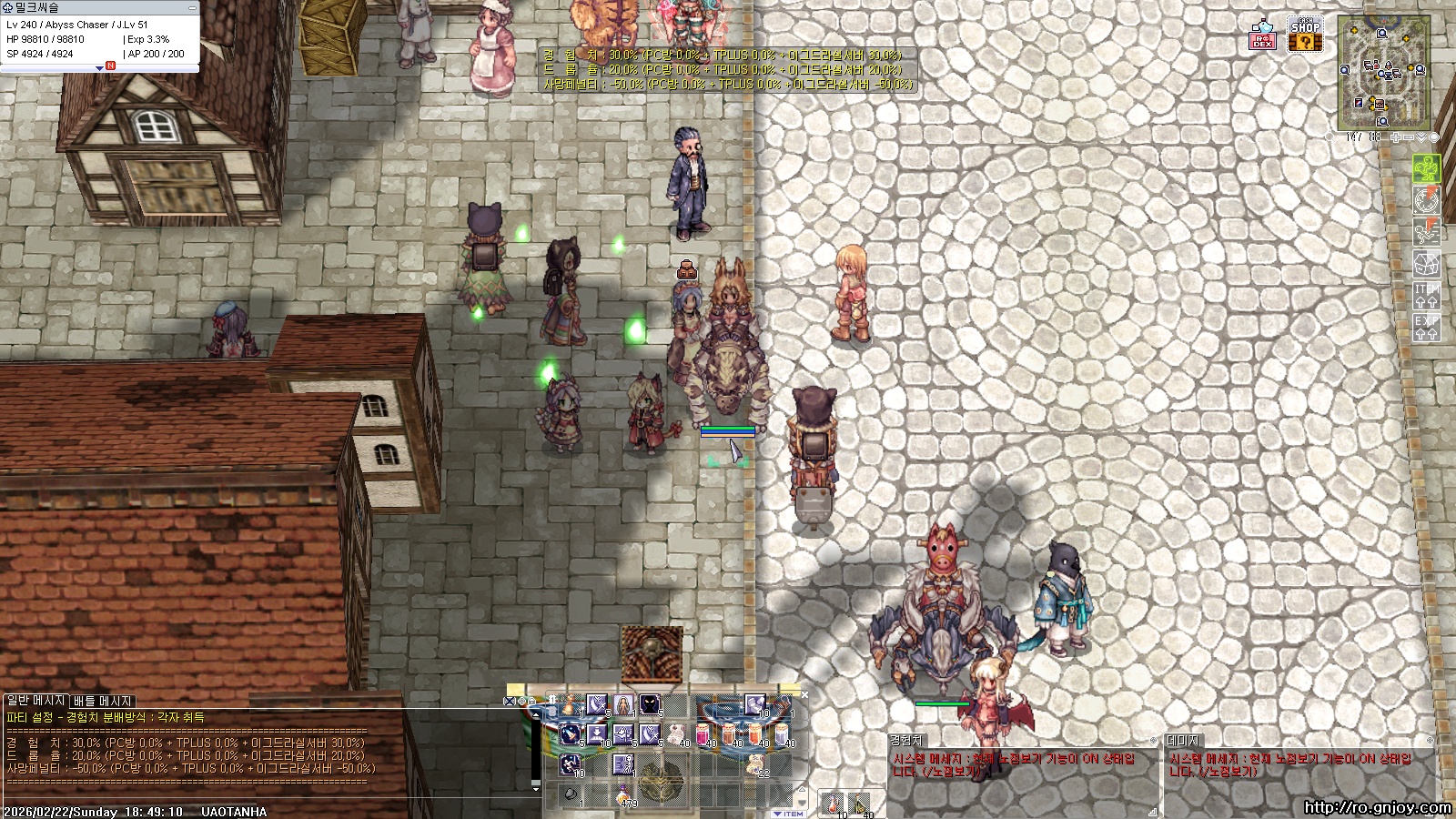Viewport: 1456px width, 819px height.
Task: Close the skill hotbar window
Action: coord(804,695)
